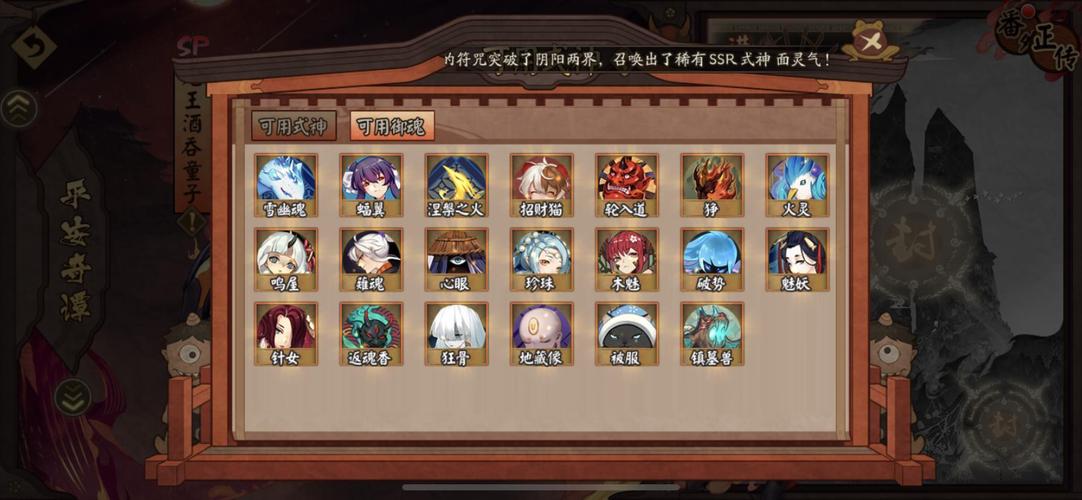1082x500 pixels.
Task: Choose the 狰 soul icon
Action: (712, 180)
